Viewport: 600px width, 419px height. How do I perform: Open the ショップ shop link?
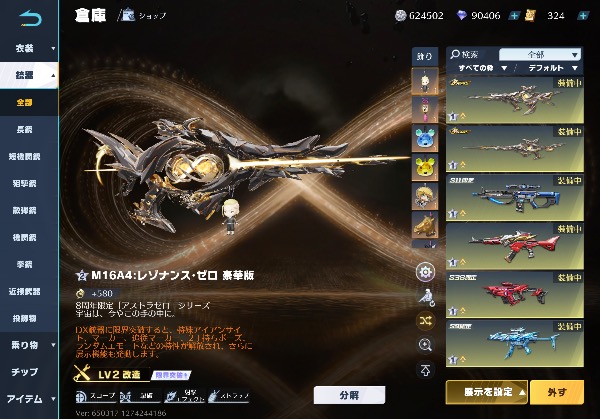(x=145, y=16)
